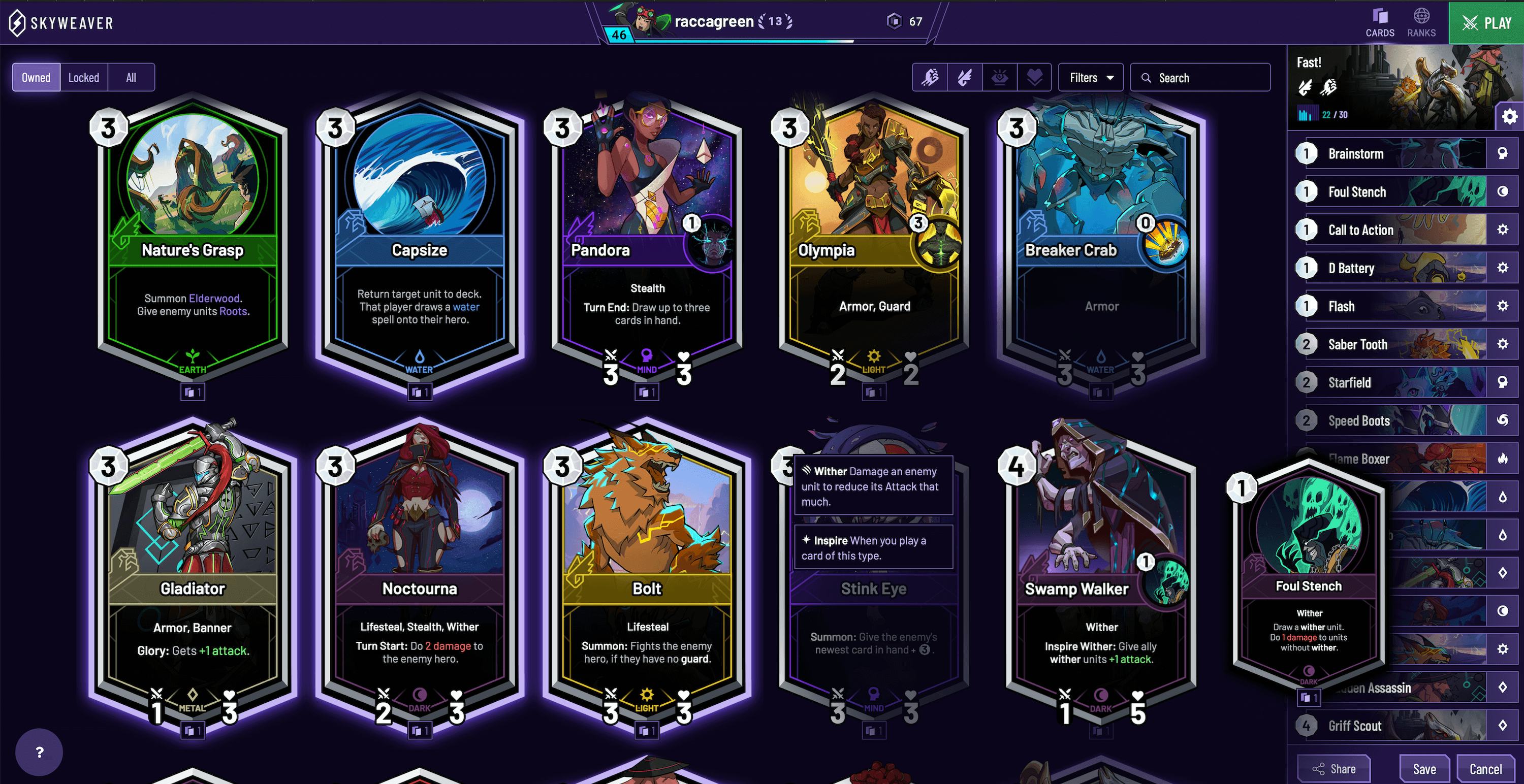
Task: Click the moon icon beside Foul Stench entry
Action: (x=1504, y=191)
